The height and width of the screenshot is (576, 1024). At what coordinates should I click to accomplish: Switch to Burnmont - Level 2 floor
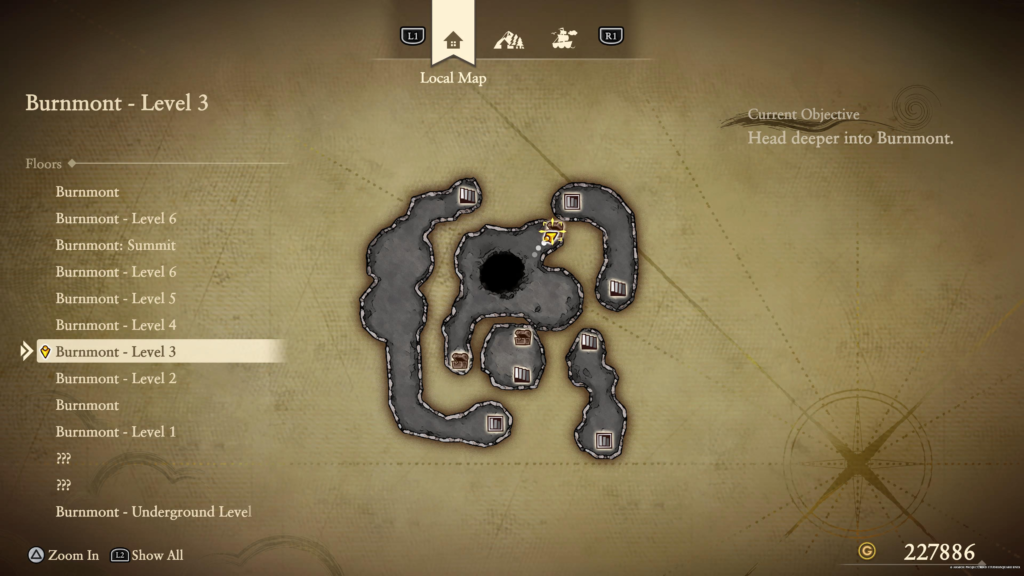[115, 378]
